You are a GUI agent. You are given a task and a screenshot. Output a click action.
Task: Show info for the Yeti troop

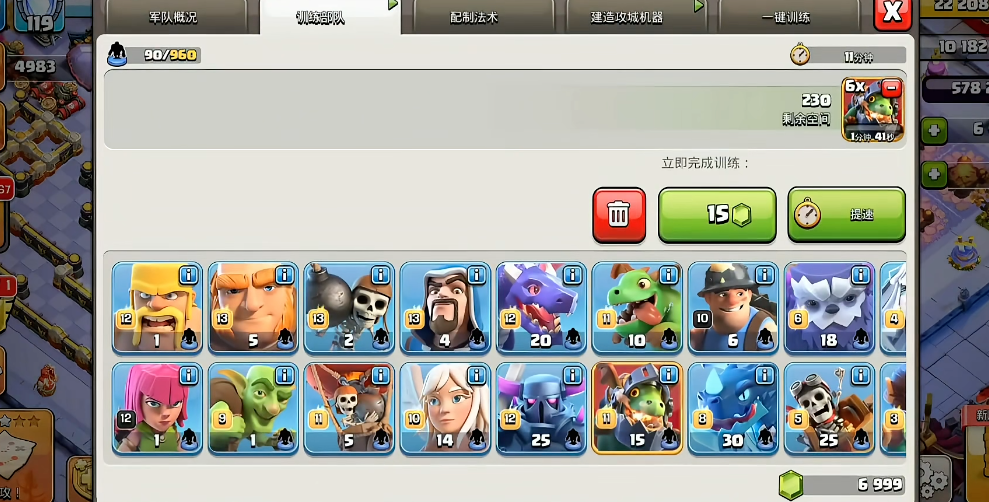coord(859,274)
